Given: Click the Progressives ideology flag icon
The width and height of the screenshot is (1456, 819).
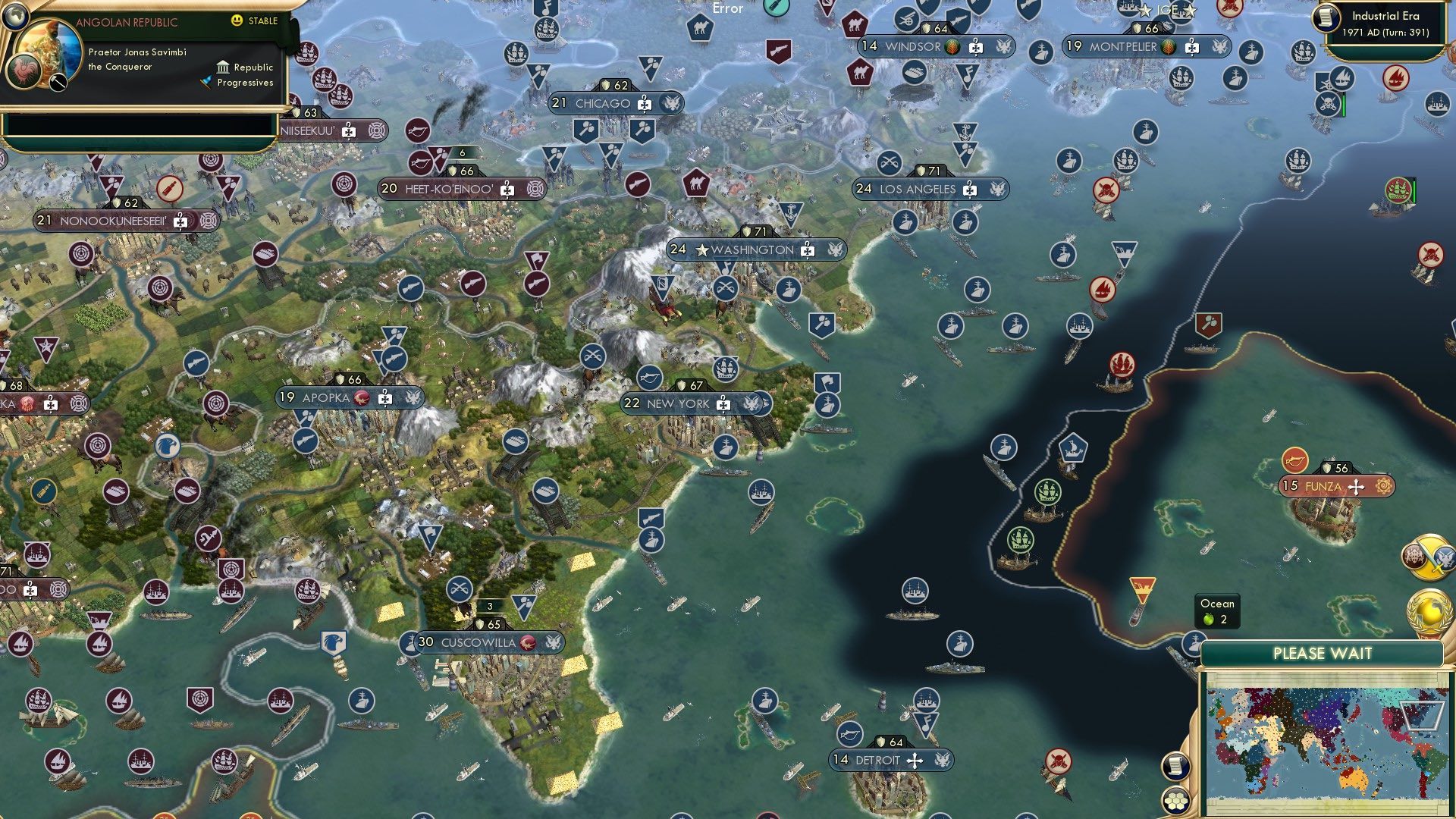Looking at the screenshot, I should (204, 81).
